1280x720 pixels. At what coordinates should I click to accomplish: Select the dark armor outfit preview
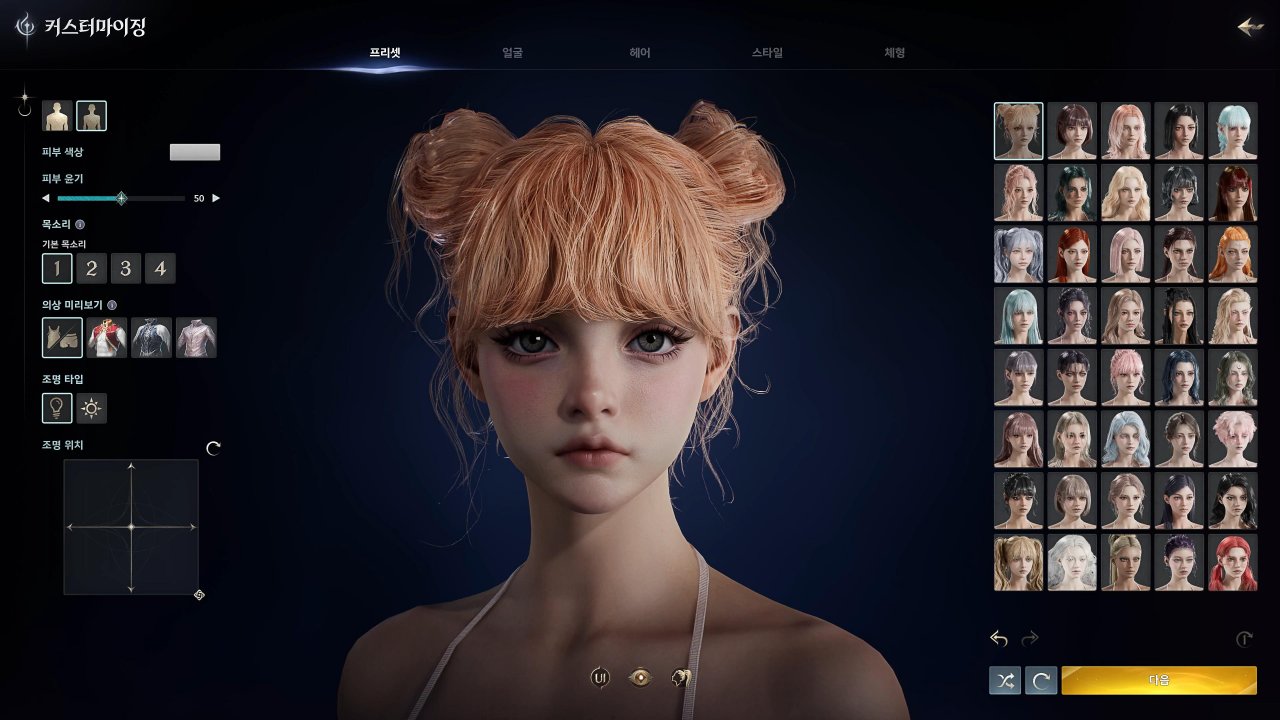pyautogui.click(x=150, y=338)
